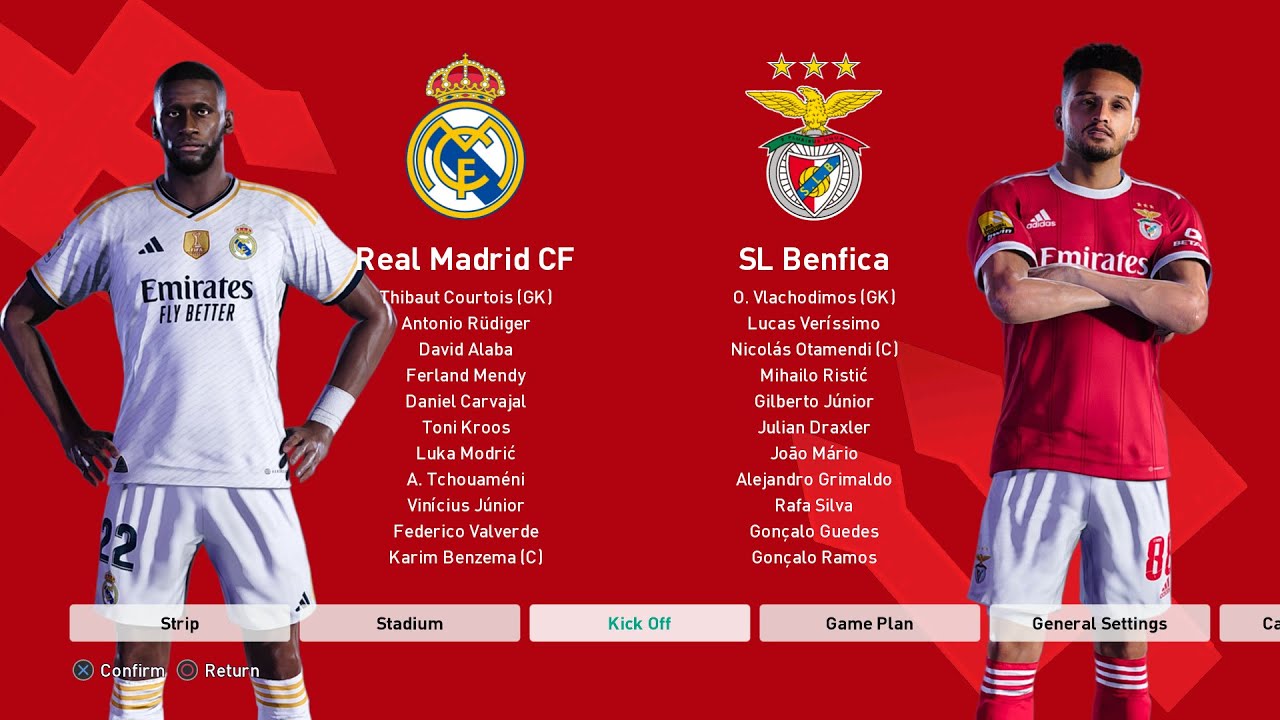Viewport: 1280px width, 720px height.
Task: Select player Vinícius Júnior from the list
Action: click(x=465, y=505)
